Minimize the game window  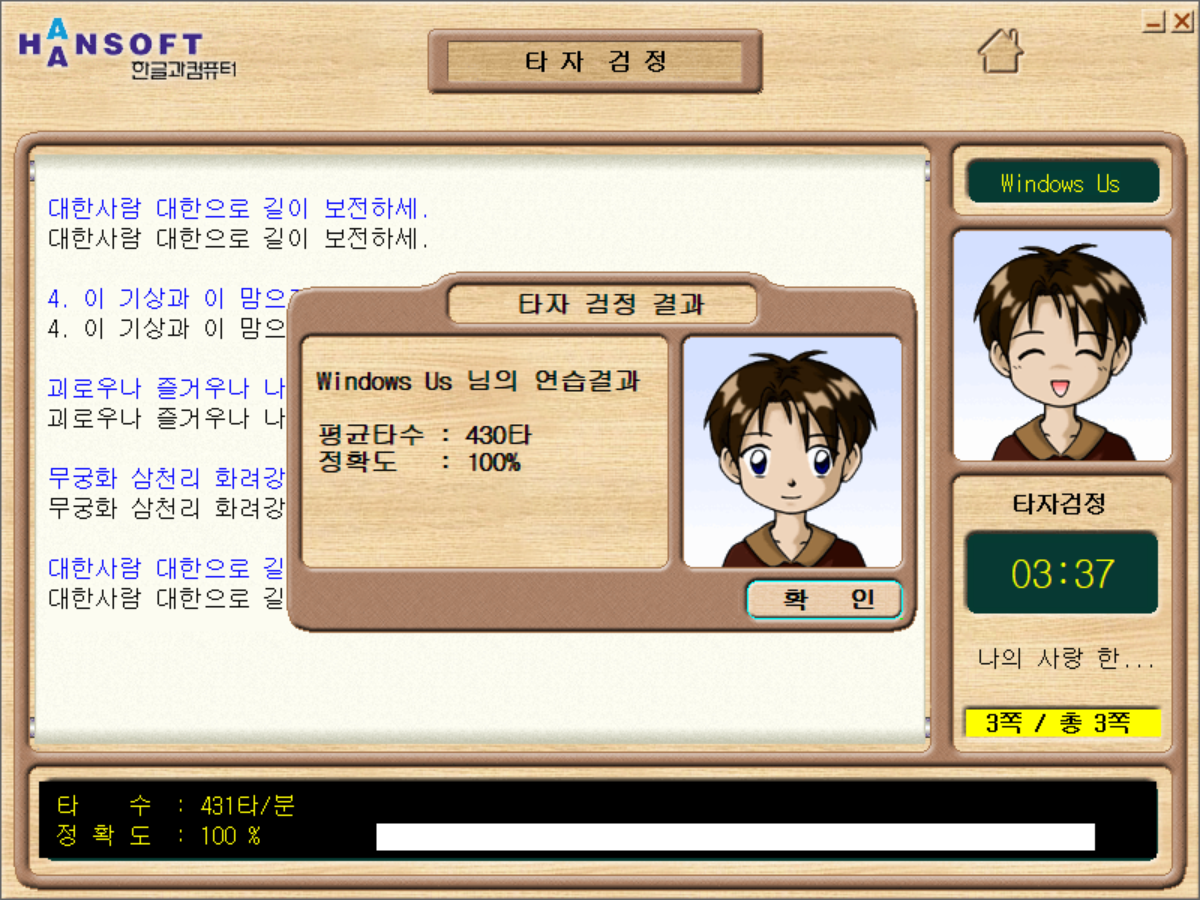point(1155,21)
